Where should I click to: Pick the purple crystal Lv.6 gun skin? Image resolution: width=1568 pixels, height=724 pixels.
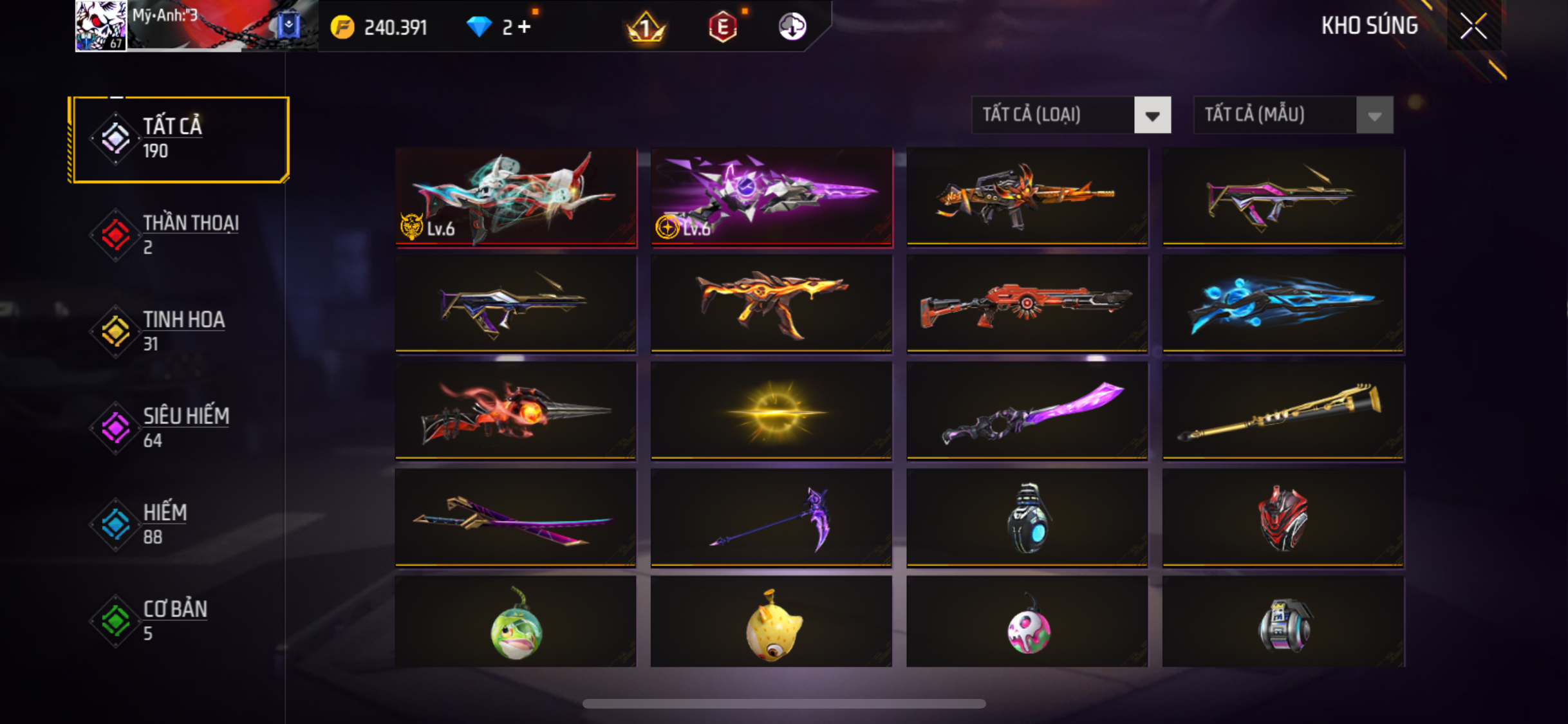click(772, 196)
